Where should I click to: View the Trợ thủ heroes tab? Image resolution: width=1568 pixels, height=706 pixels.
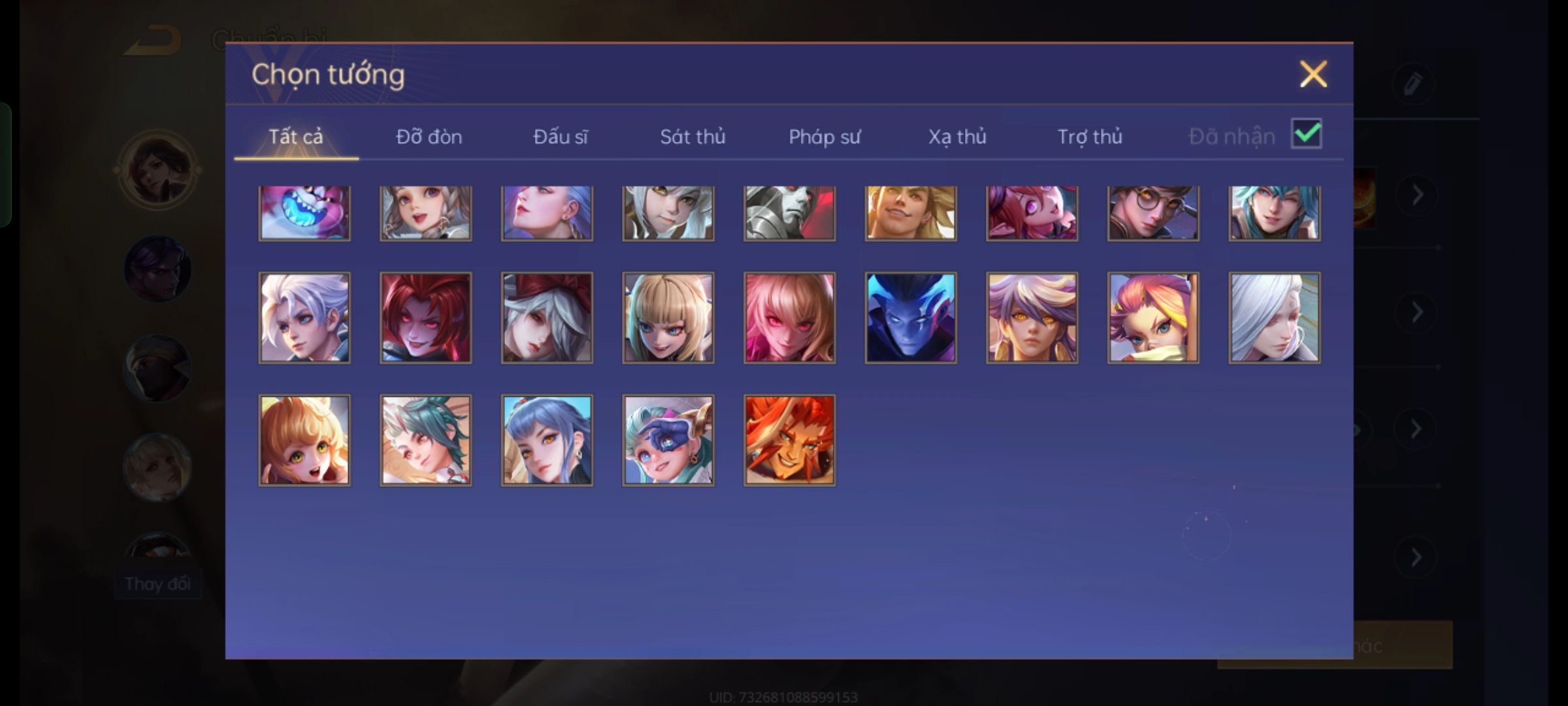point(1090,137)
